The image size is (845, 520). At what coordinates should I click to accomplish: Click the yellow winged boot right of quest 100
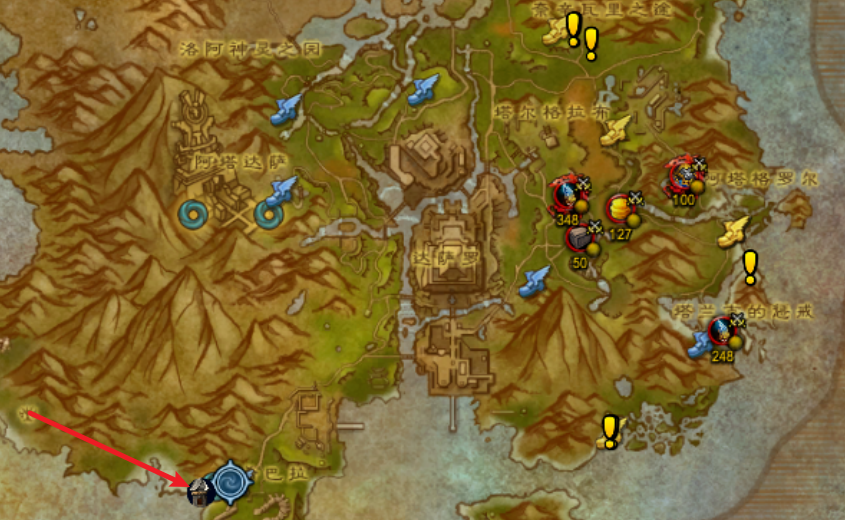point(734,232)
